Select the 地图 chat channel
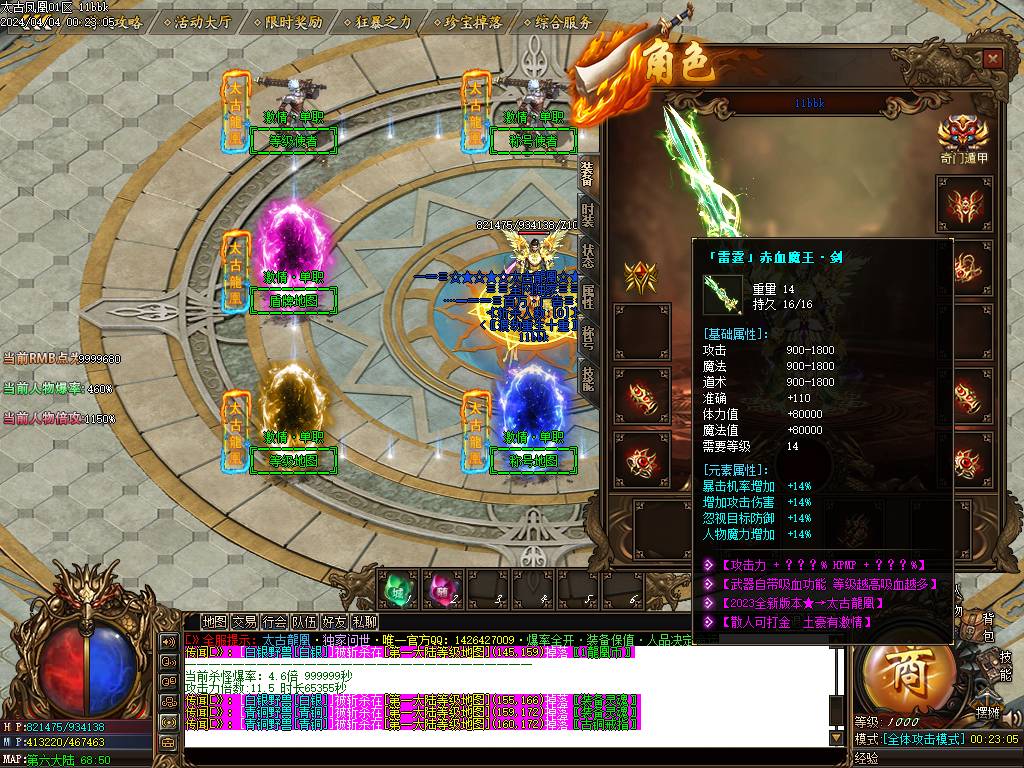This screenshot has height=768, width=1024. (x=214, y=622)
